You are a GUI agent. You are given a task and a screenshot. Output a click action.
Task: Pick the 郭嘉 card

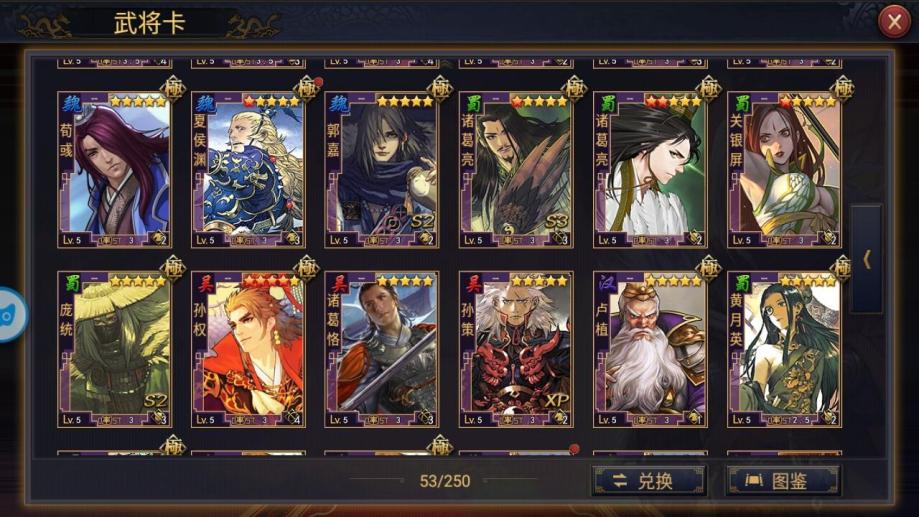[x=381, y=170]
